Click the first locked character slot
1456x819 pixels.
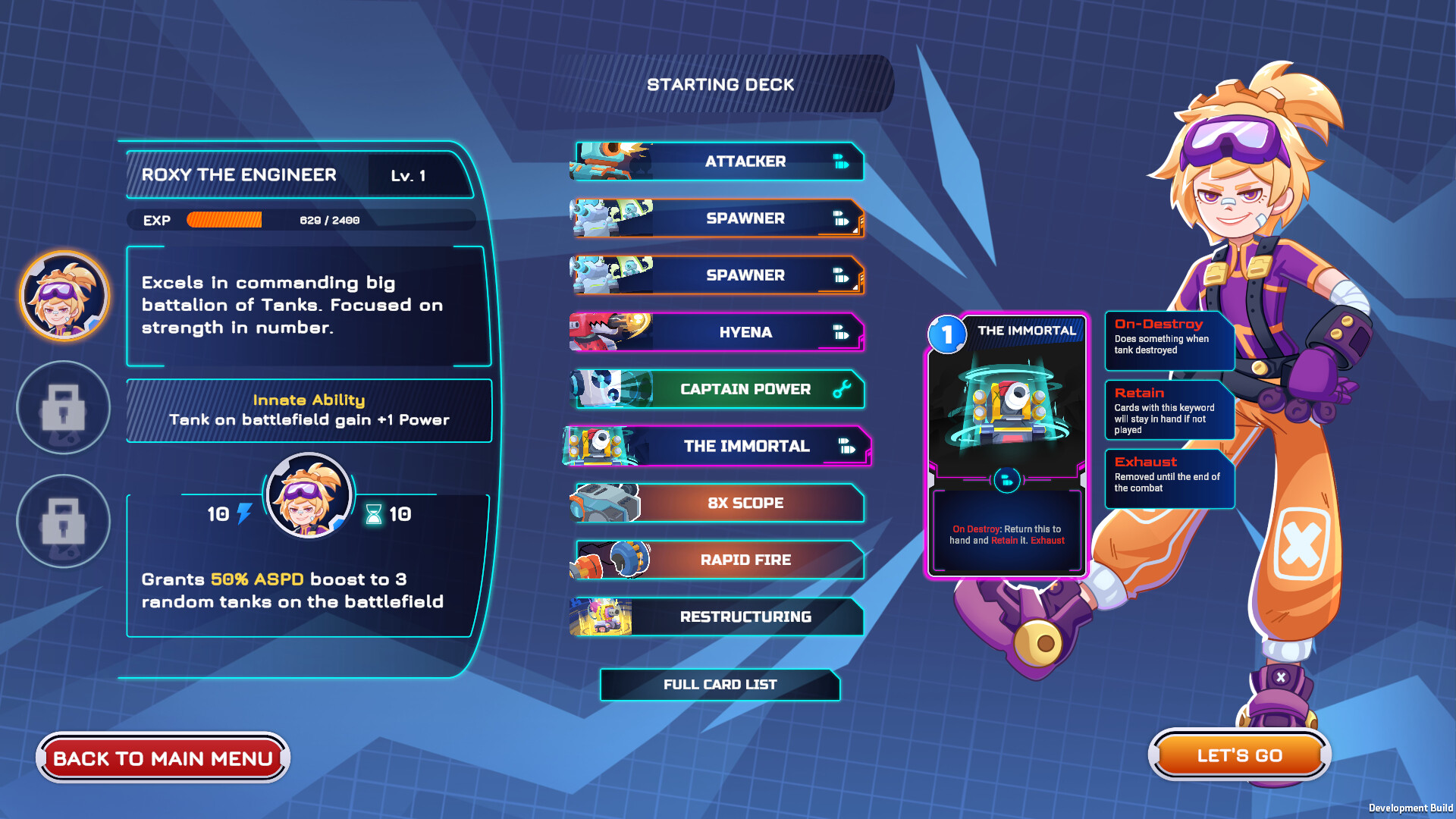pyautogui.click(x=64, y=408)
